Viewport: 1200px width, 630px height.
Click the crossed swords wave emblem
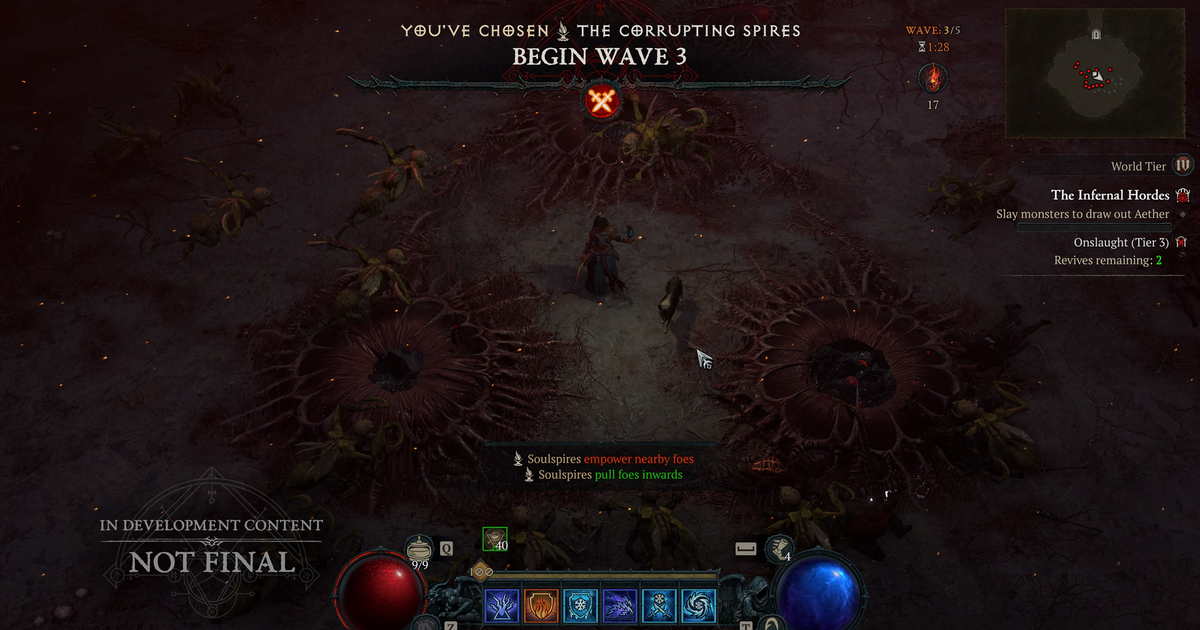pos(601,100)
